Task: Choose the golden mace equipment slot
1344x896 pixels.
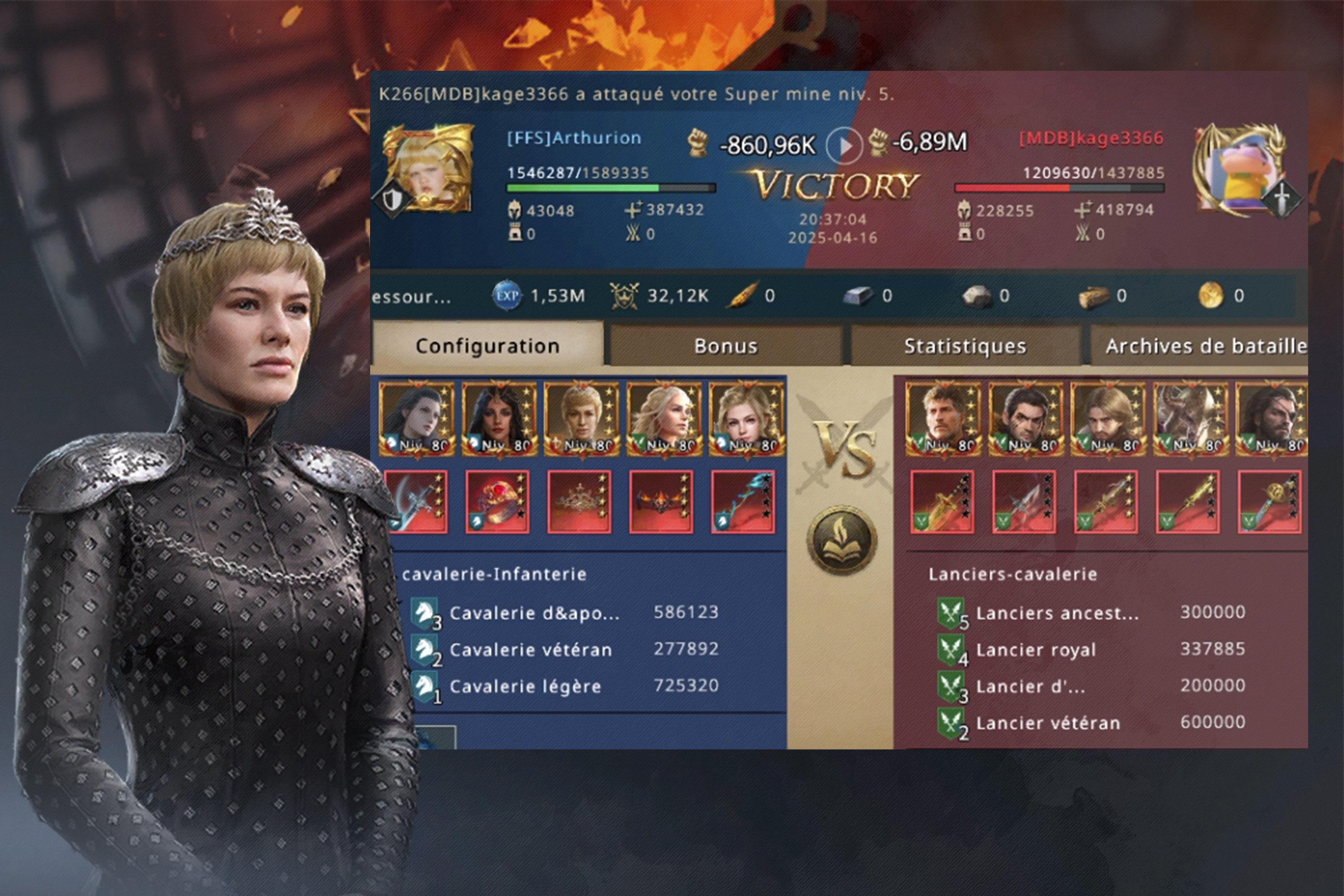Action: pyautogui.click(x=1269, y=502)
